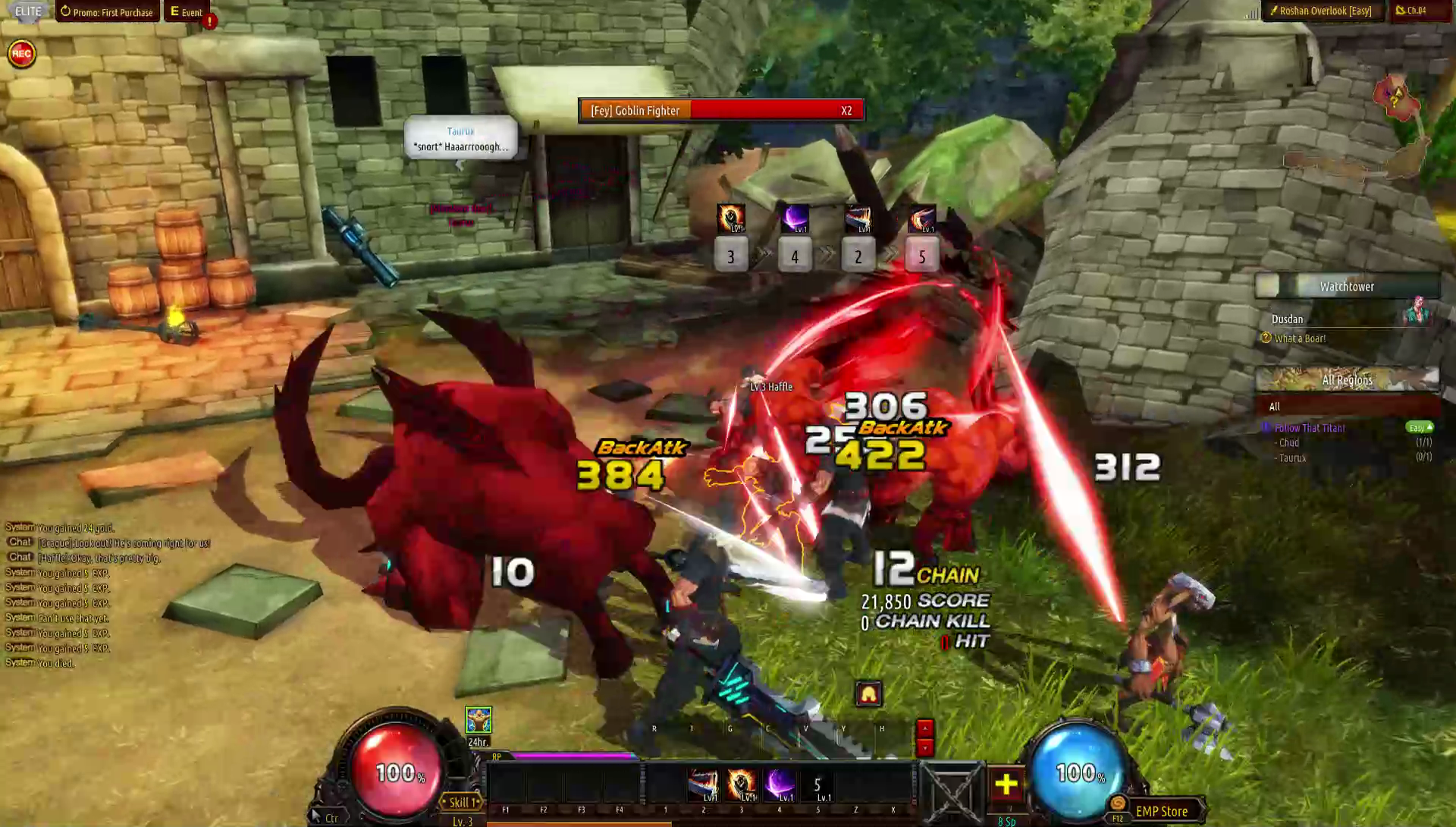1456x827 pixels.
Task: Open the Follow That Titan! quest entry
Action: point(1310,428)
